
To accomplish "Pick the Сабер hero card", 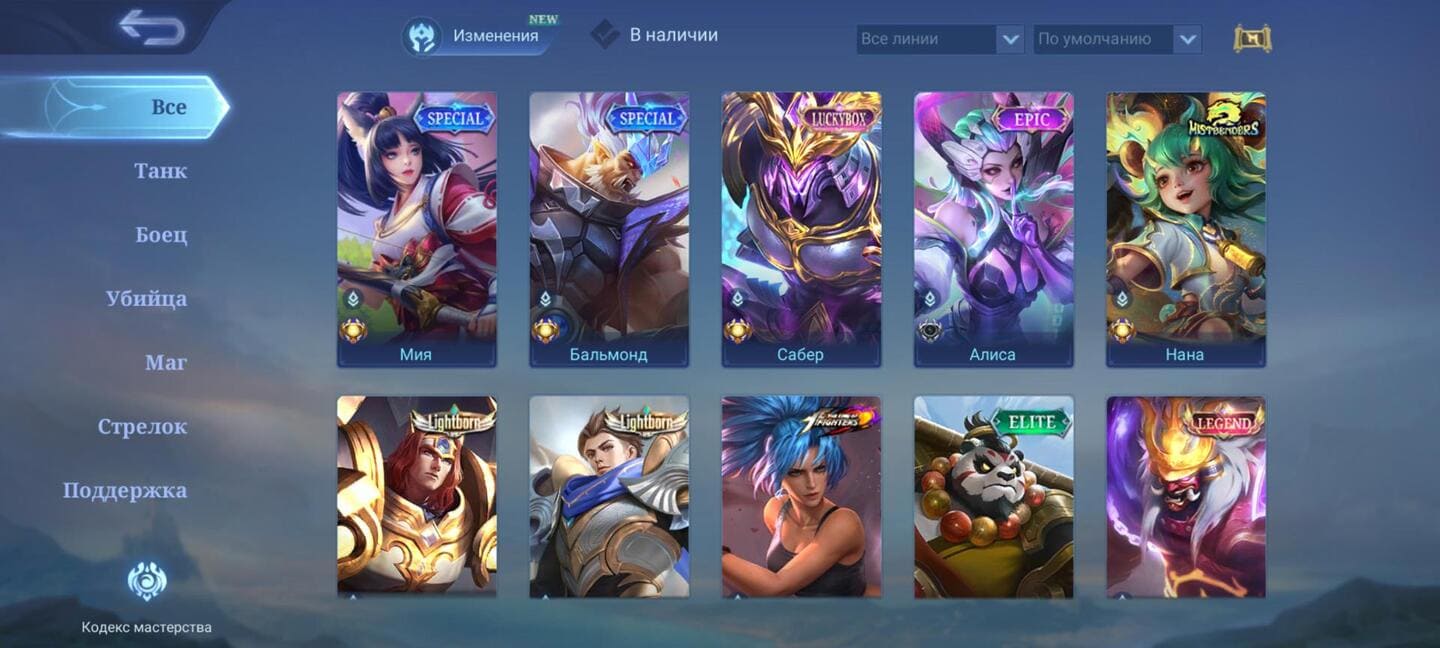I will click(801, 229).
